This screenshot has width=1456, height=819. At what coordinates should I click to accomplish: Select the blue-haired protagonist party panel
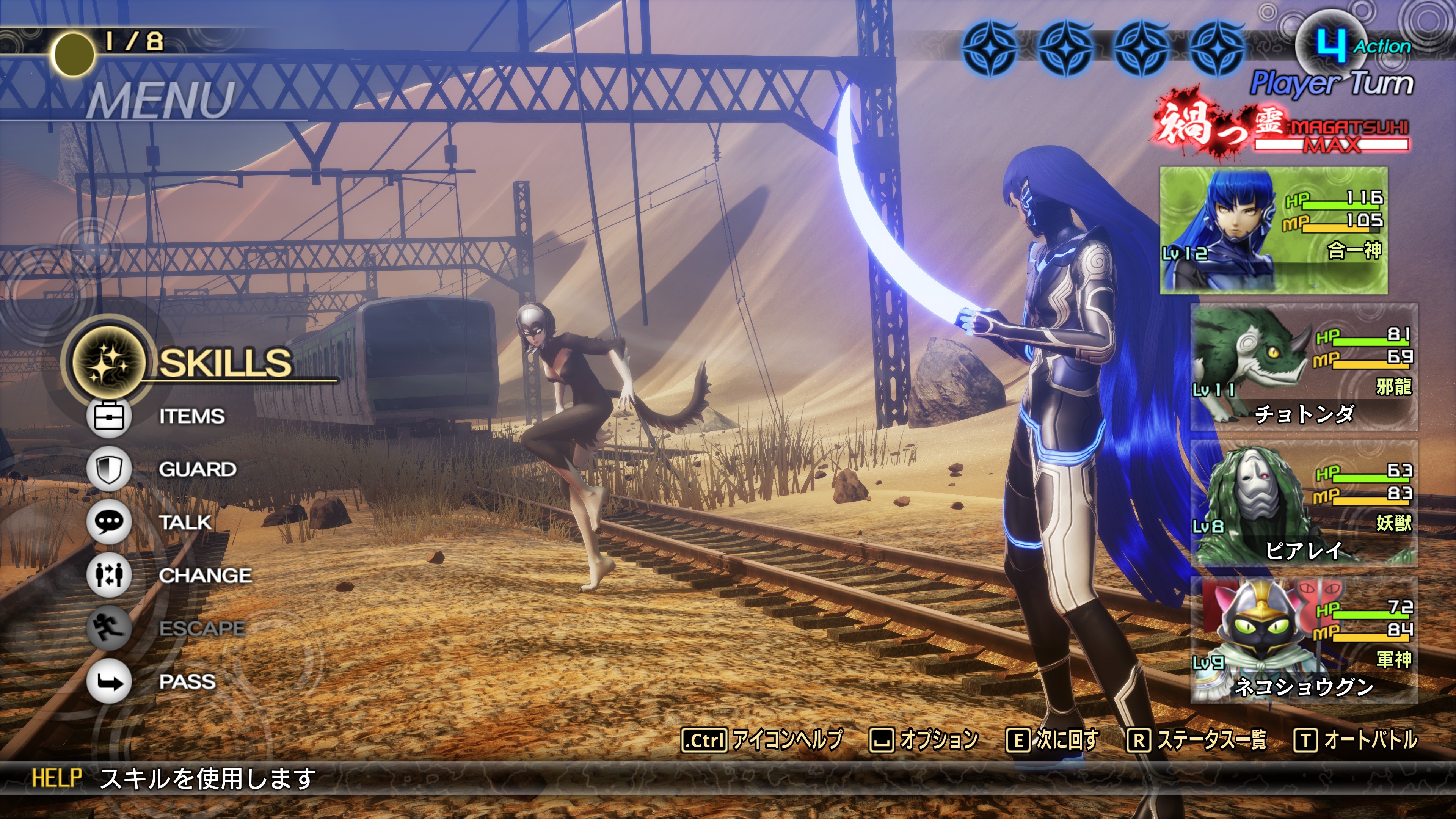1274,231
